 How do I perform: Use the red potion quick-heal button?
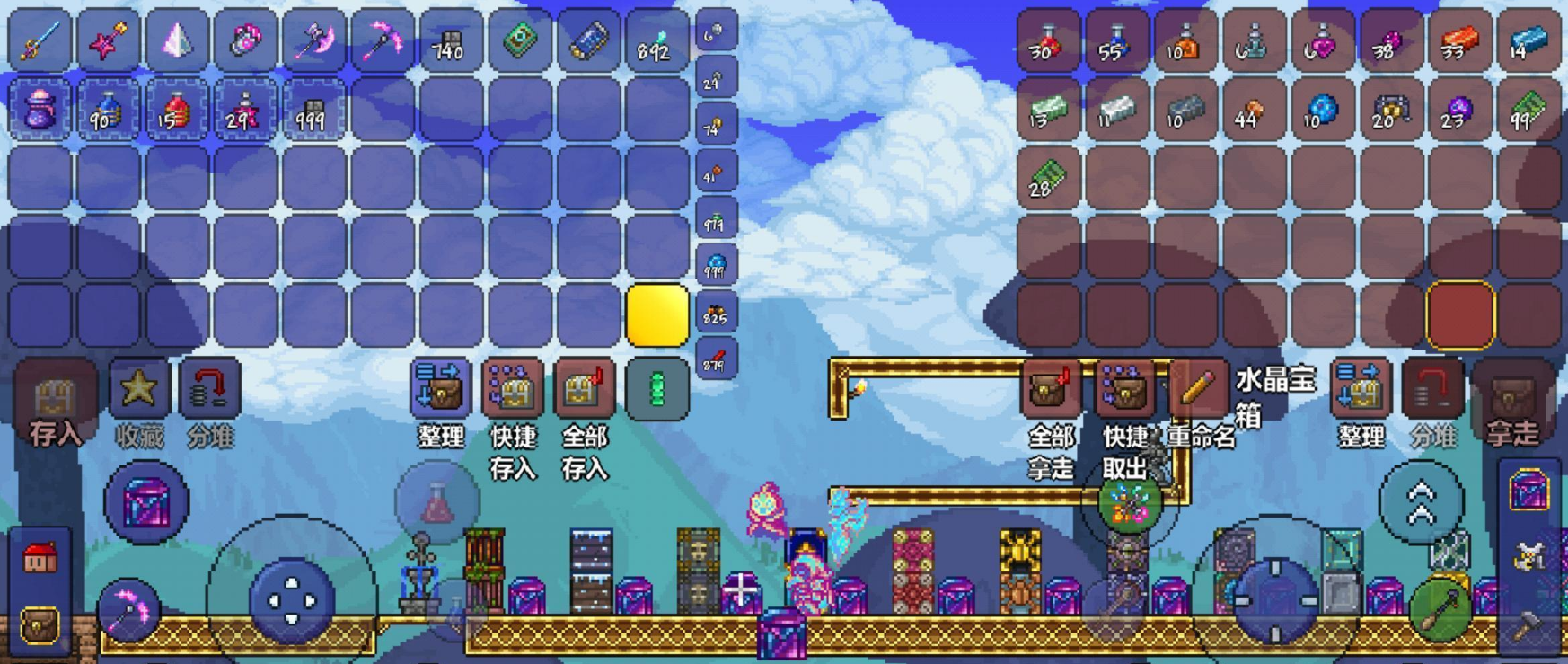pos(437,504)
